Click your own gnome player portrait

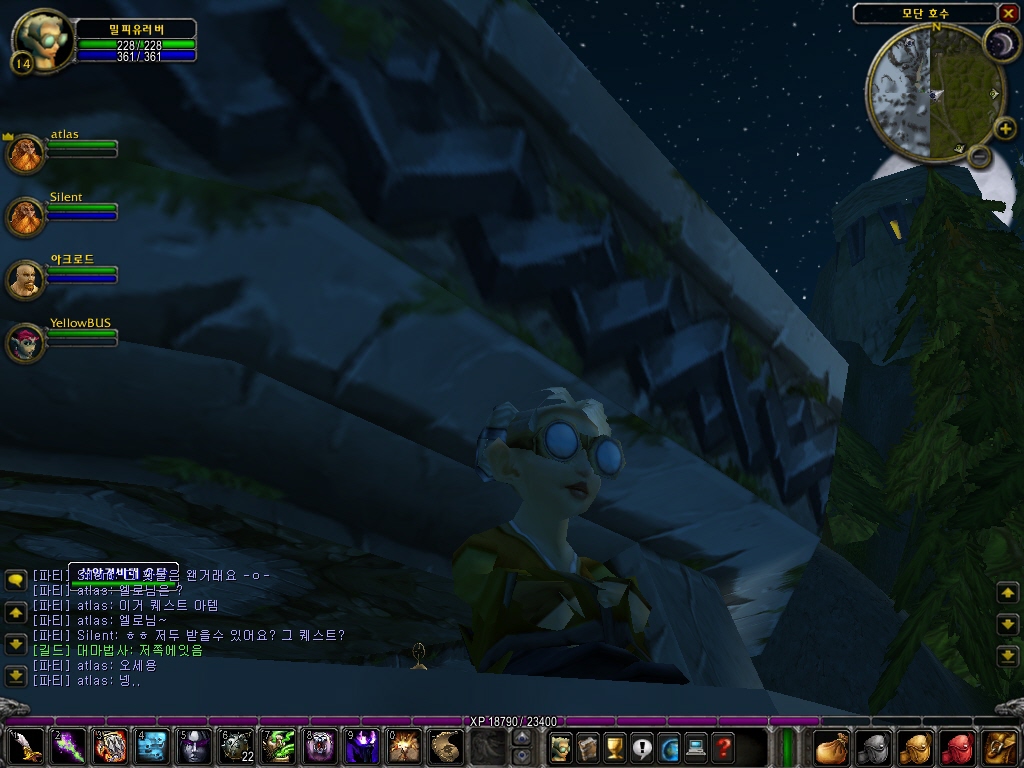point(40,38)
